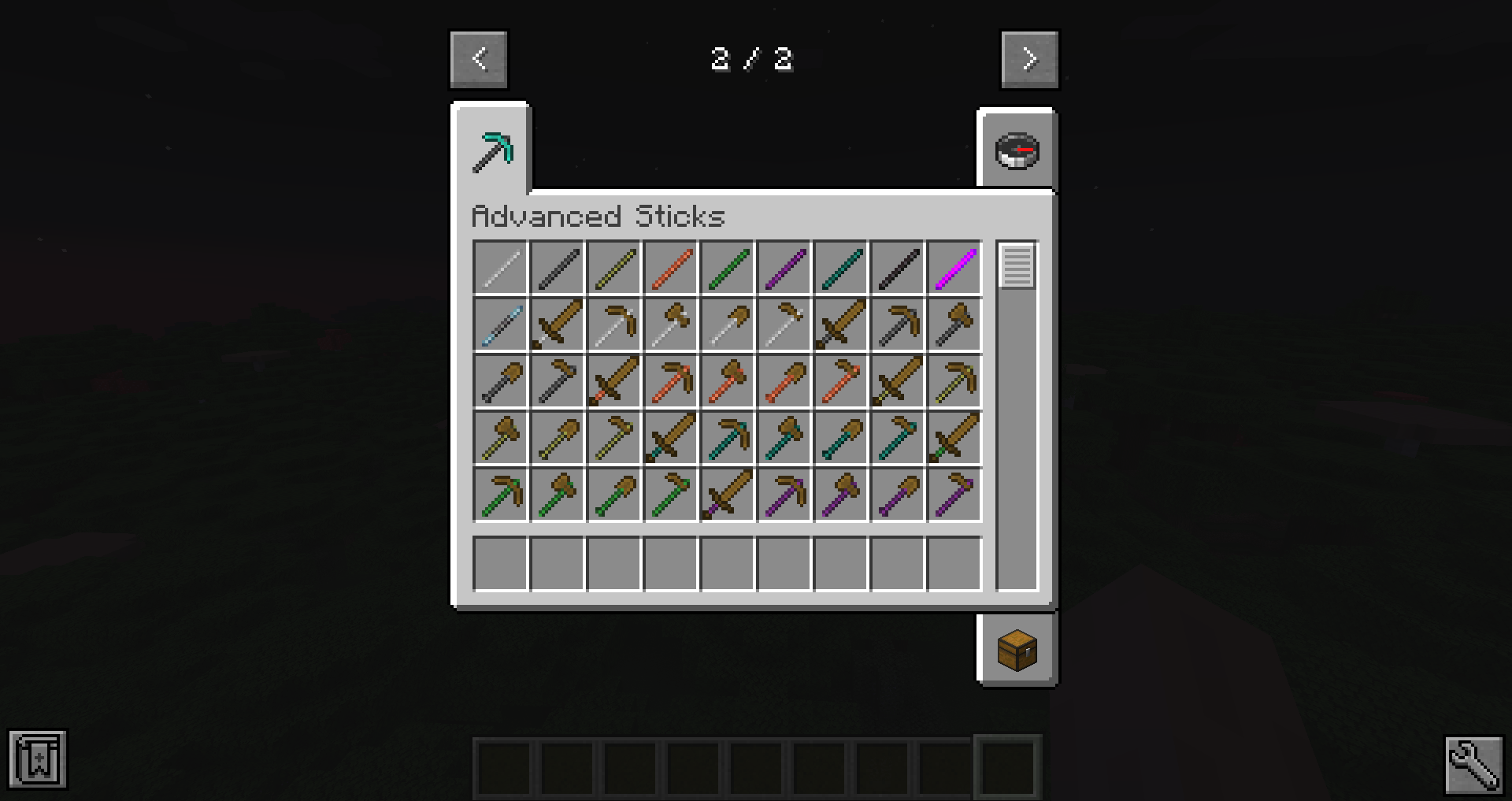Viewport: 1512px width, 801px height.
Task: Select the wooden pickaxe with teal handle
Action: [728, 438]
